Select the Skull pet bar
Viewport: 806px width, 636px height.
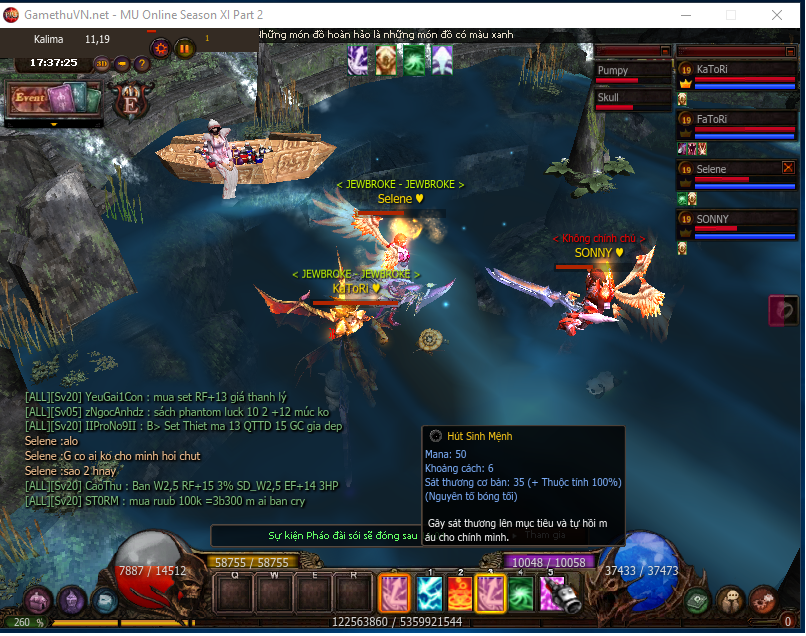[x=631, y=98]
